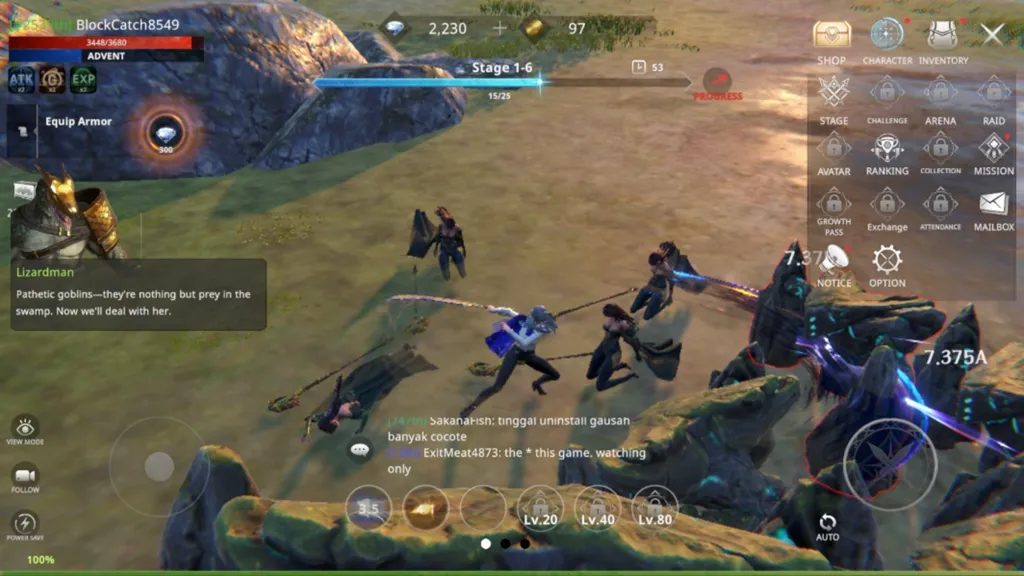Open the Notice megaphone
Screen dimensions: 1024x576
tap(834, 262)
